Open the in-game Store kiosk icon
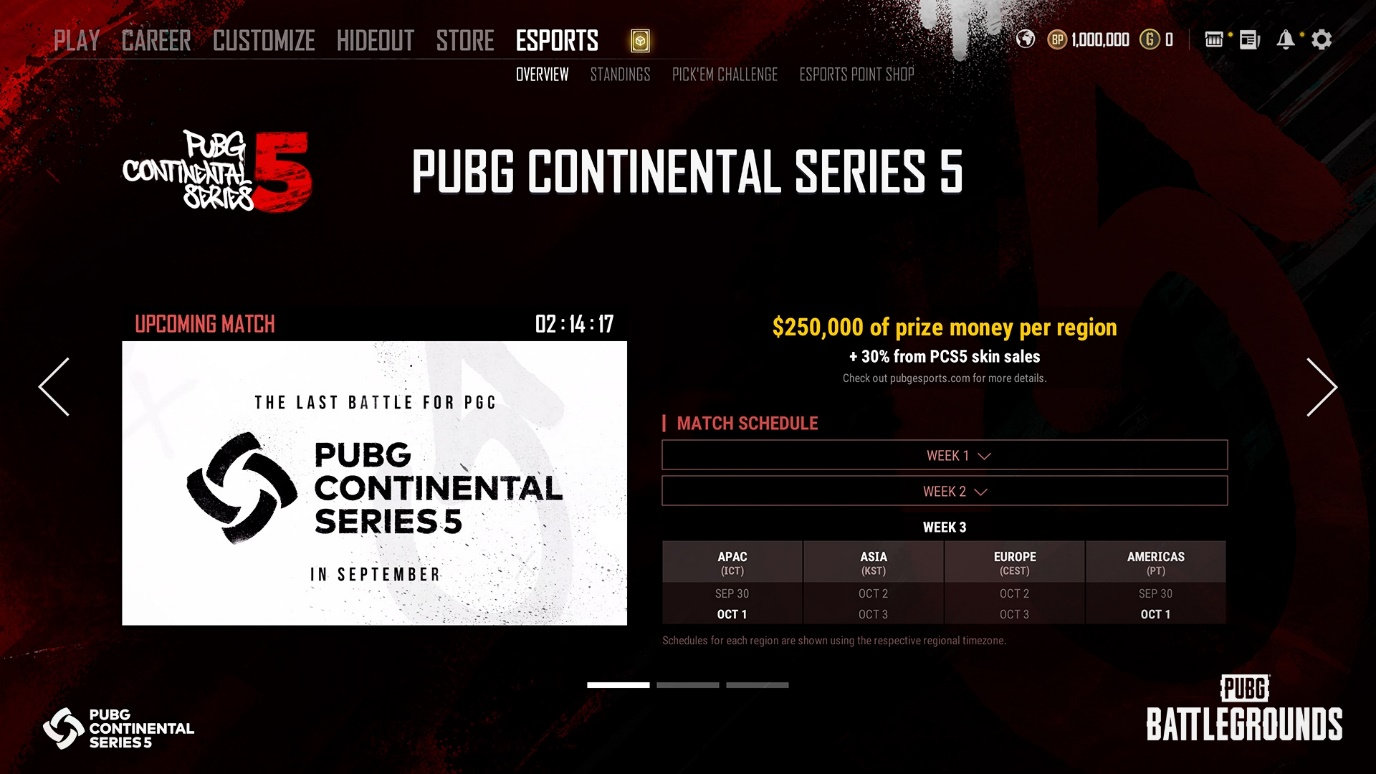1376x774 pixels. tap(1213, 38)
